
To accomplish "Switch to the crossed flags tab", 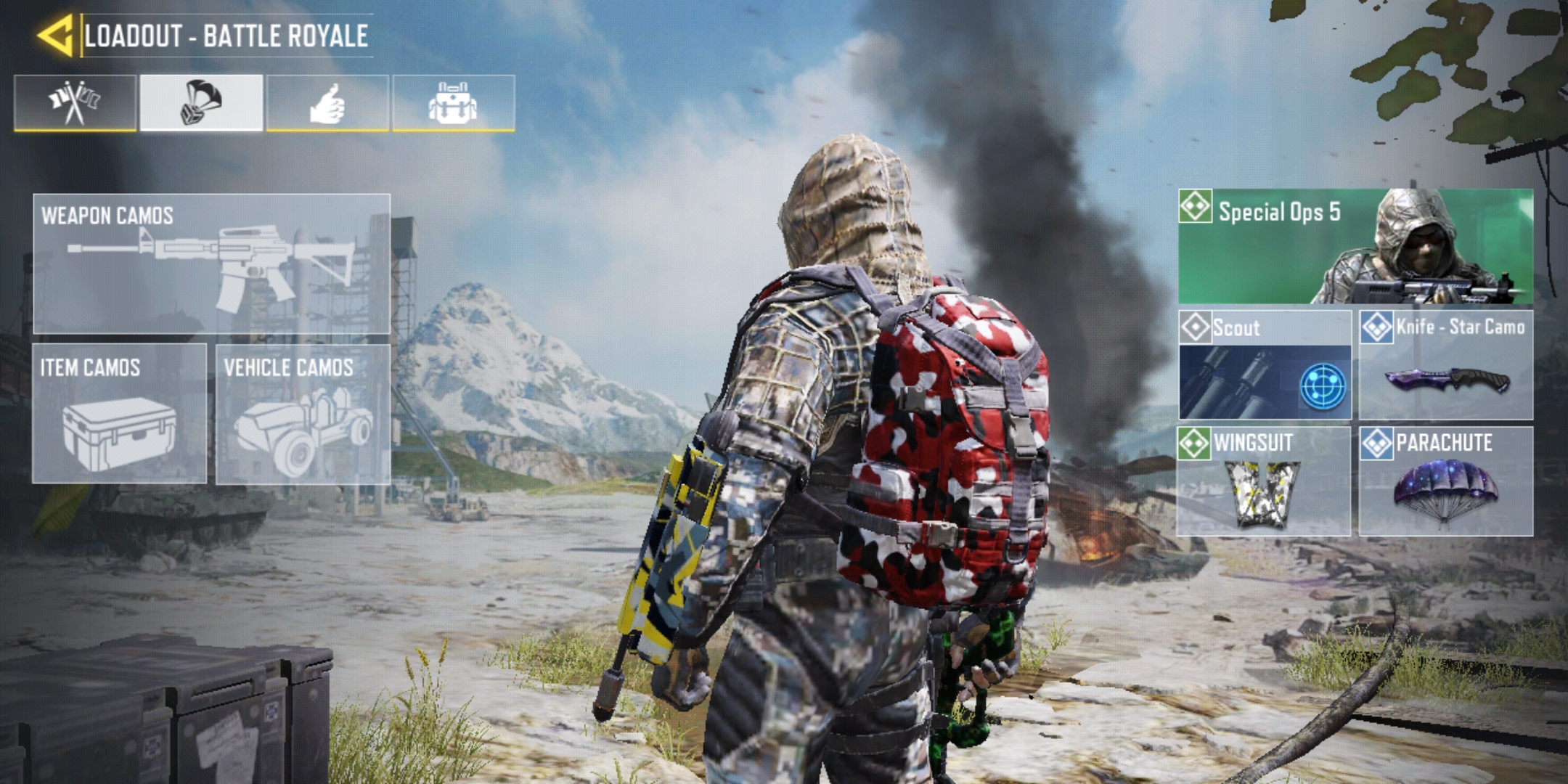I will [75, 103].
